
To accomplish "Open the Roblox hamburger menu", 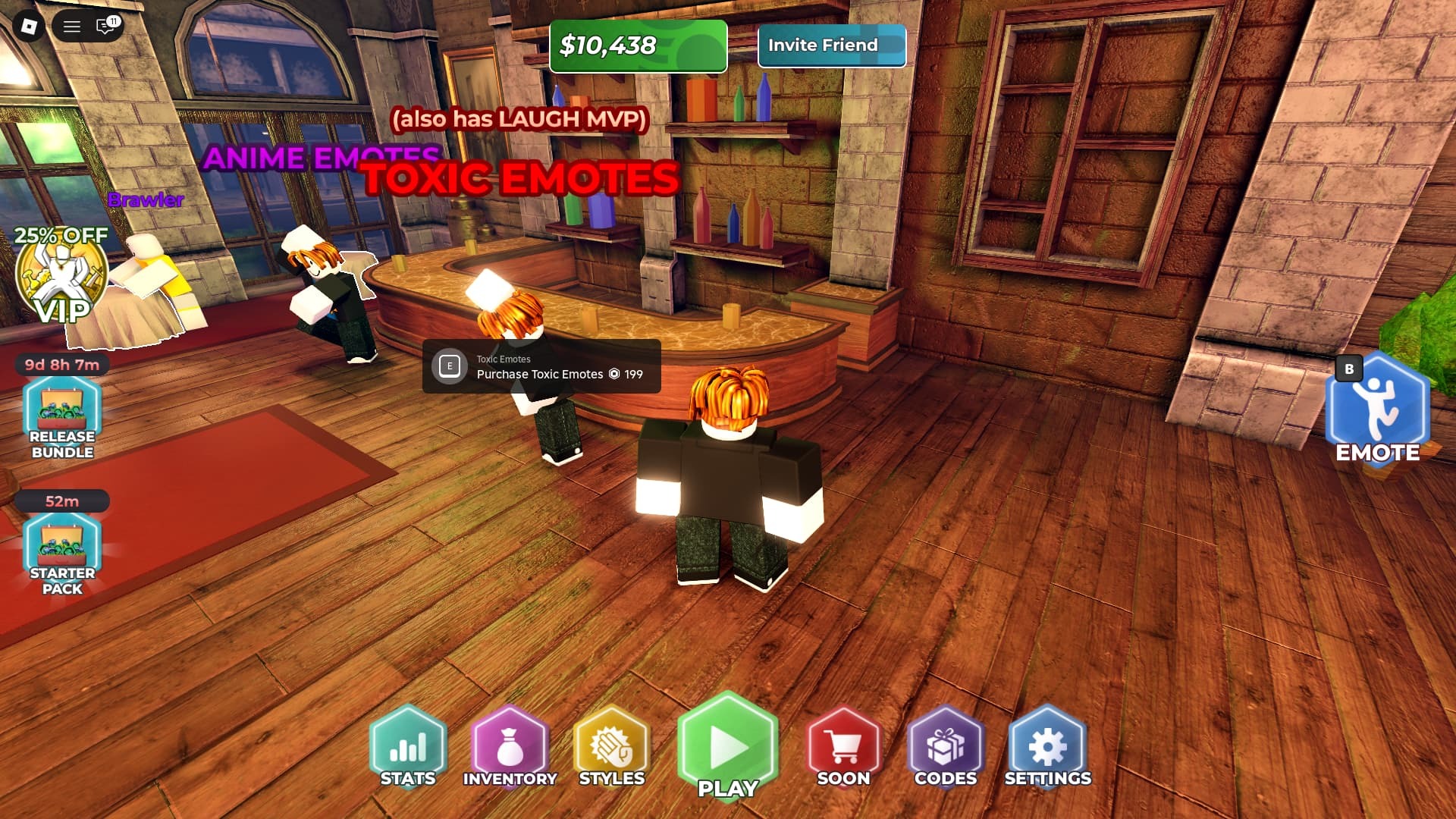I will click(x=72, y=27).
